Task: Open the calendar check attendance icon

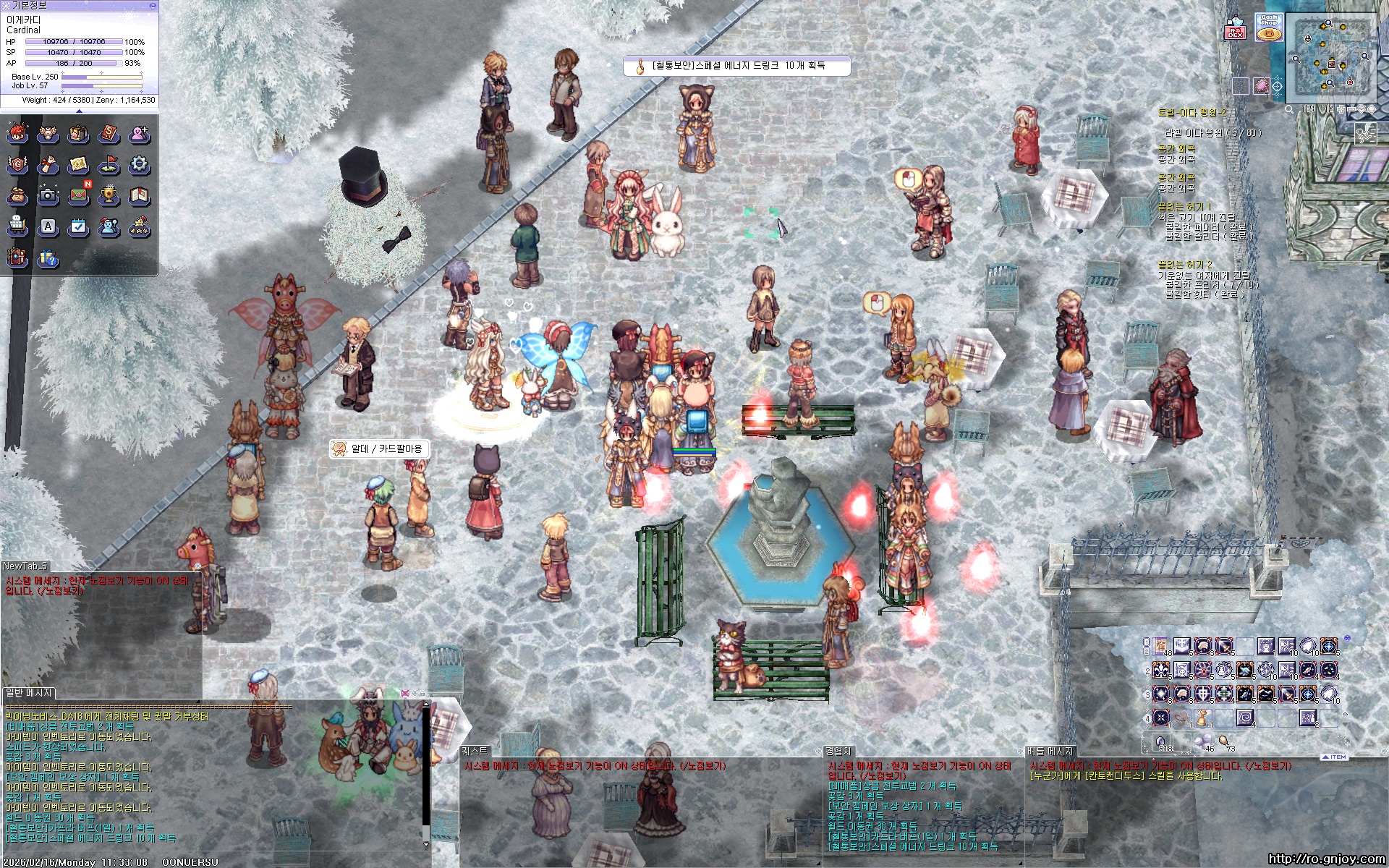Action: pos(78,226)
